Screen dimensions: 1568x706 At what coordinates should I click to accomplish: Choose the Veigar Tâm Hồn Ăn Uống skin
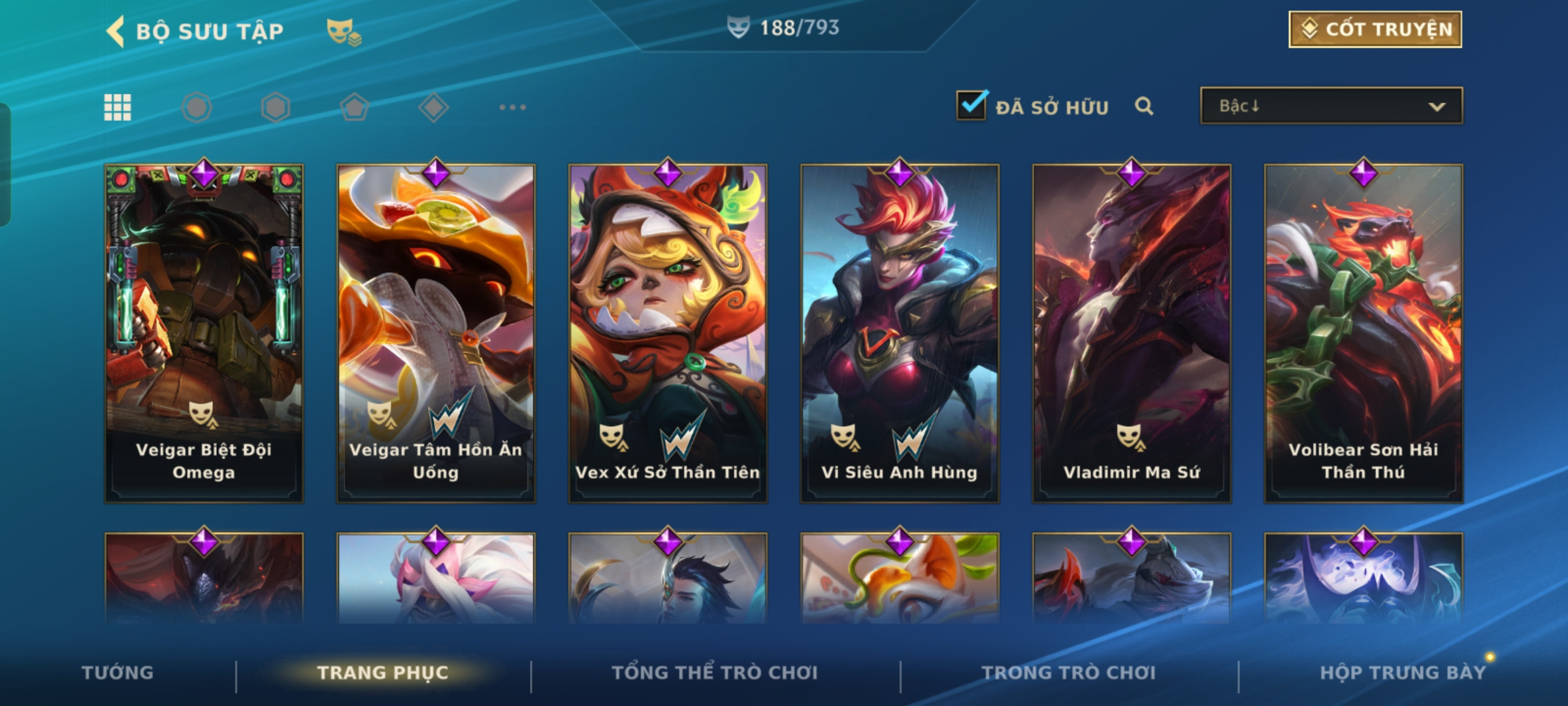point(436,333)
